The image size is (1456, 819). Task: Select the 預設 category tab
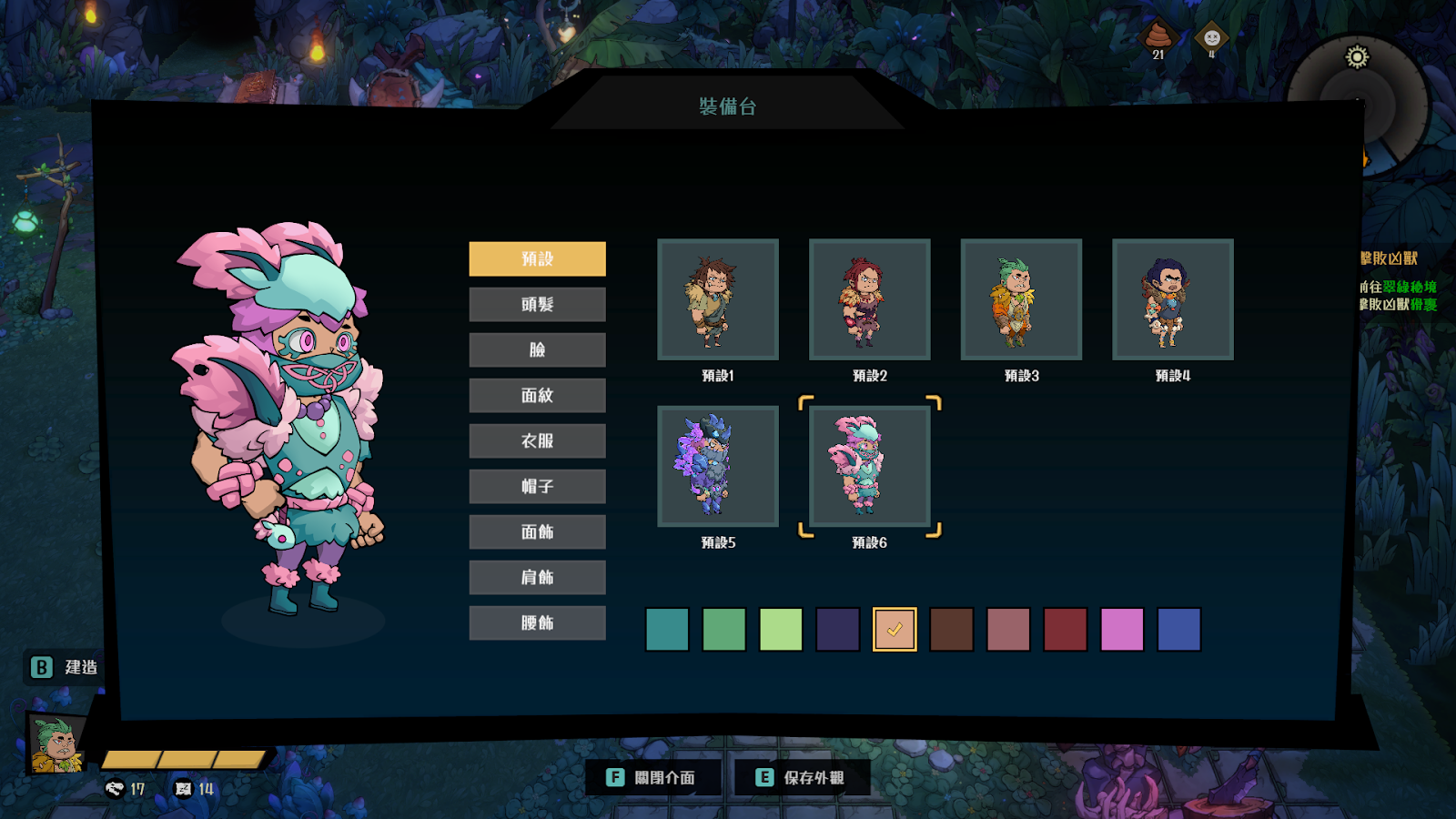[537, 258]
